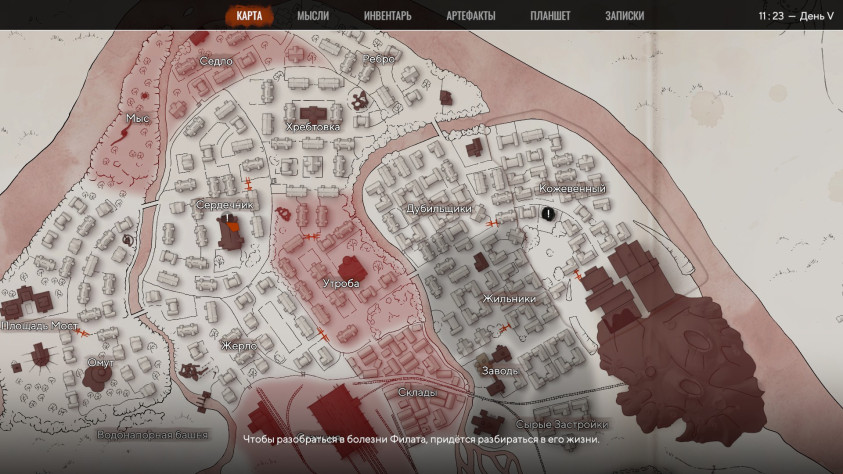Switch to the Карта tab
843x474 pixels.
pyautogui.click(x=249, y=16)
